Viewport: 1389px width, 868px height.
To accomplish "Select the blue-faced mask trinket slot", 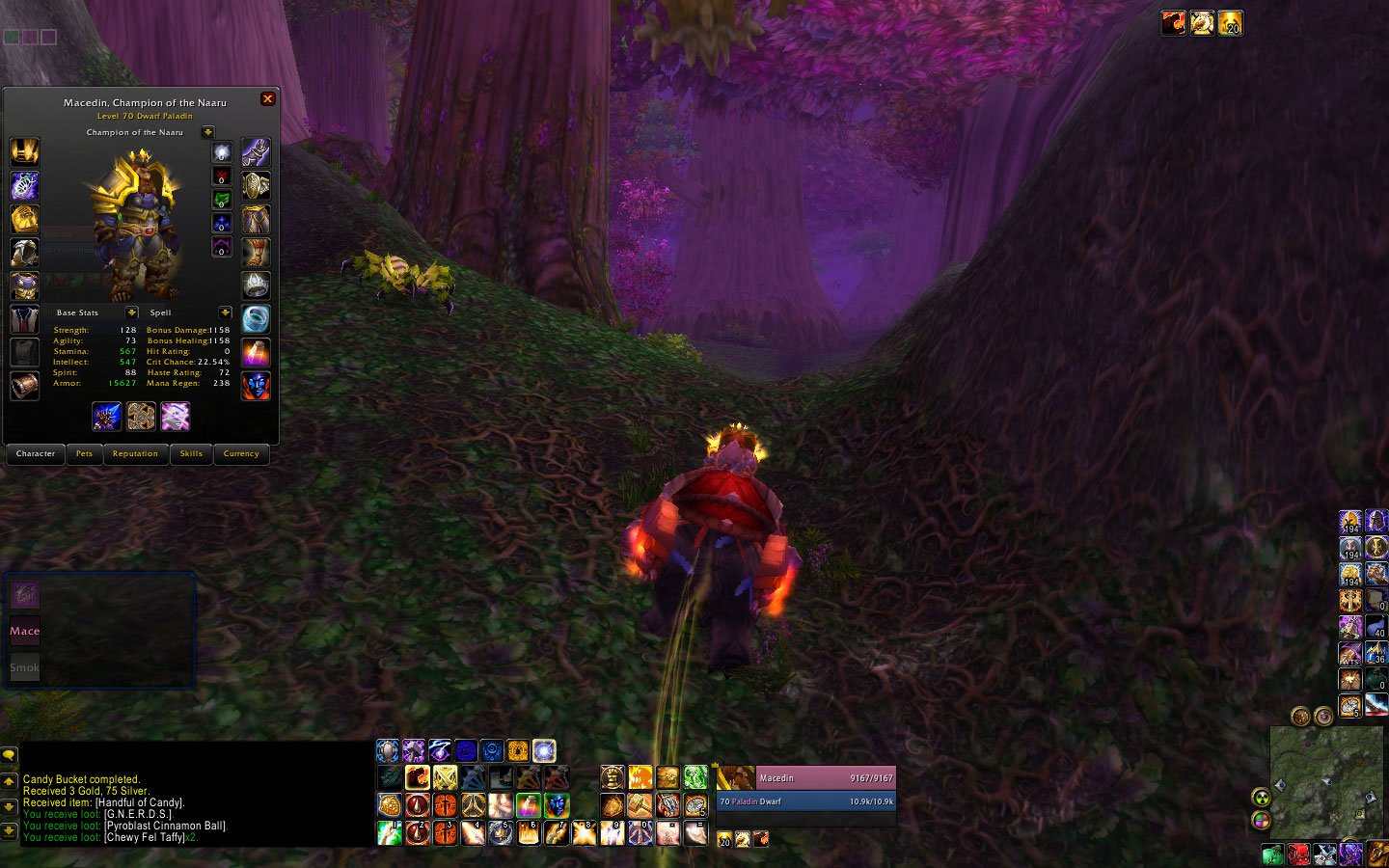I will [x=256, y=386].
